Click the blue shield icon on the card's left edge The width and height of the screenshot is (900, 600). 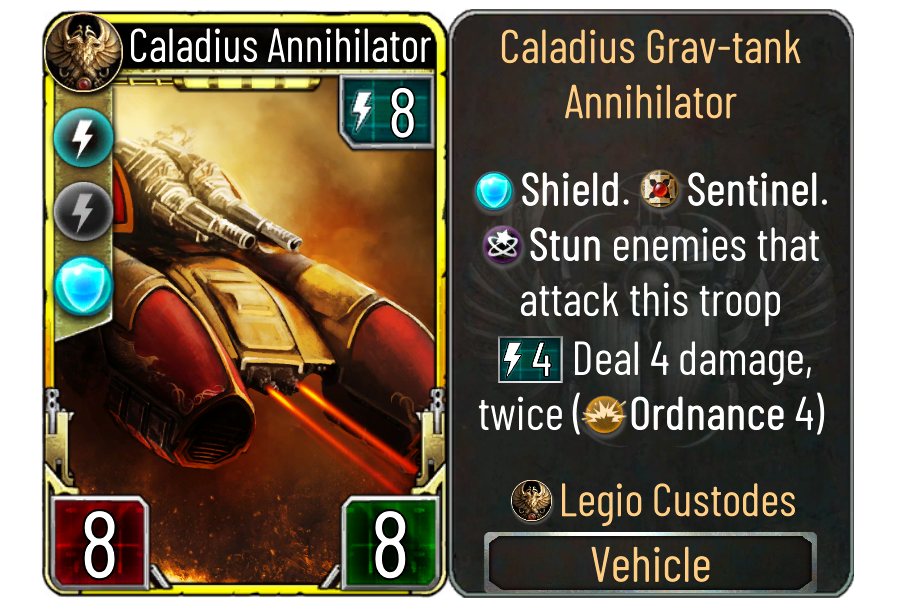(78, 284)
